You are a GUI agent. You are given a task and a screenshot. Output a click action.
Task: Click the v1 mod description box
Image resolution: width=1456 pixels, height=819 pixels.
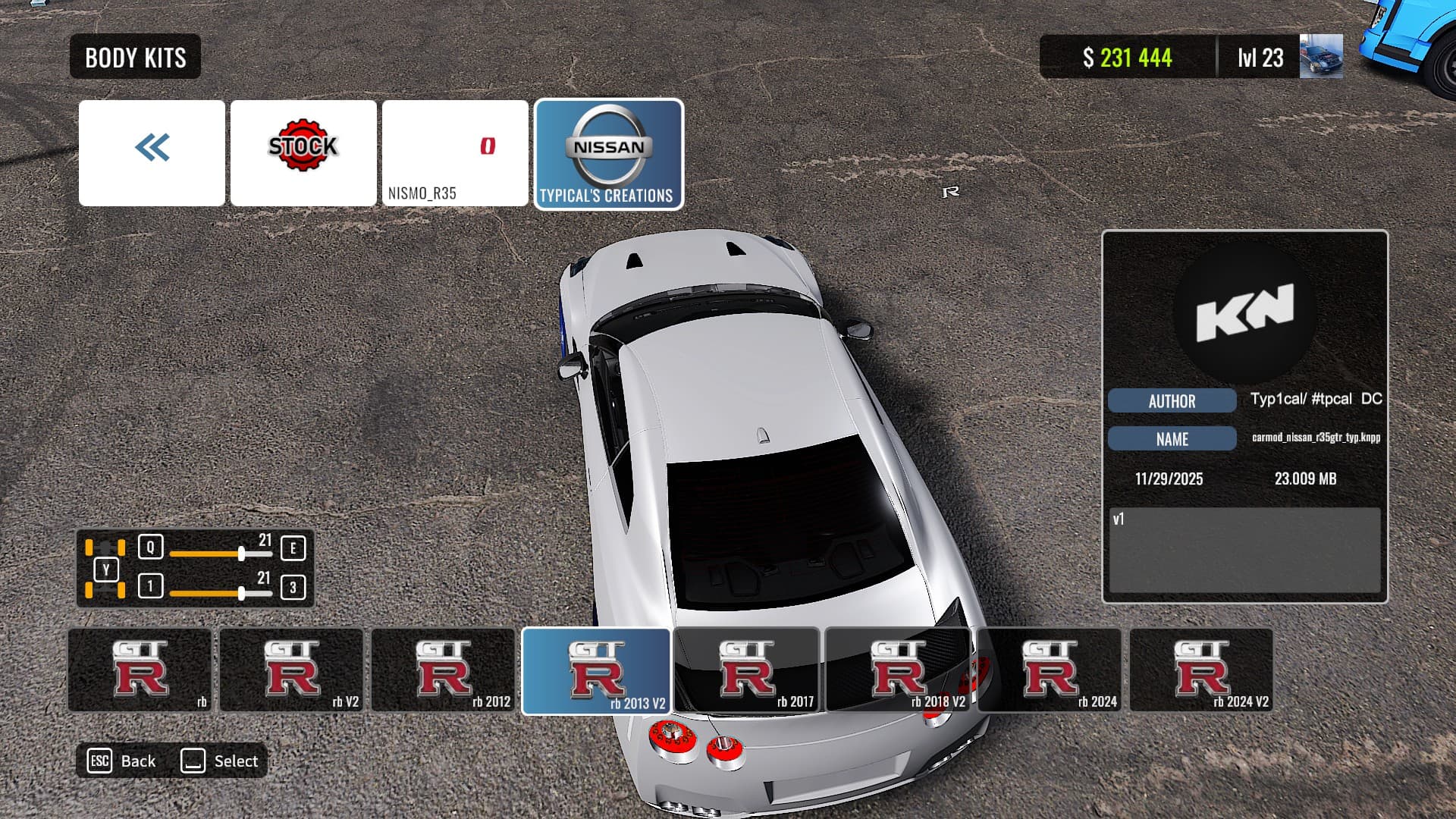(1244, 550)
